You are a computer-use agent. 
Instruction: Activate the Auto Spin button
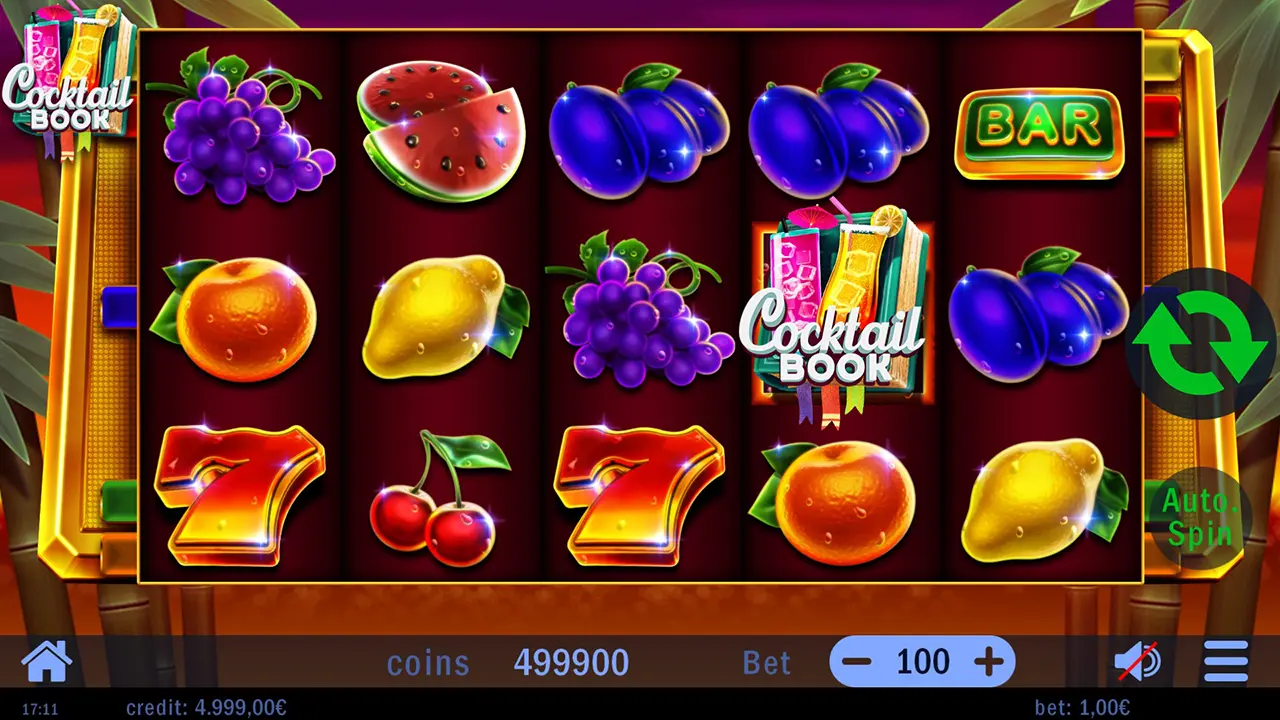tap(1200, 519)
